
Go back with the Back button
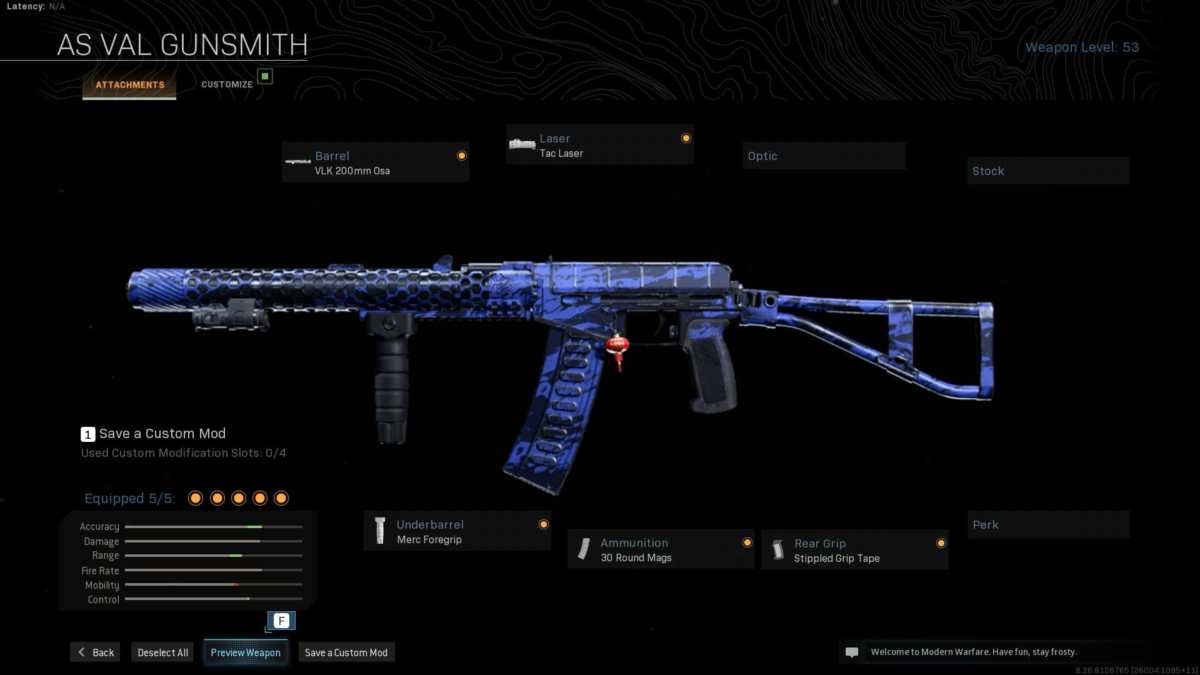(95, 652)
